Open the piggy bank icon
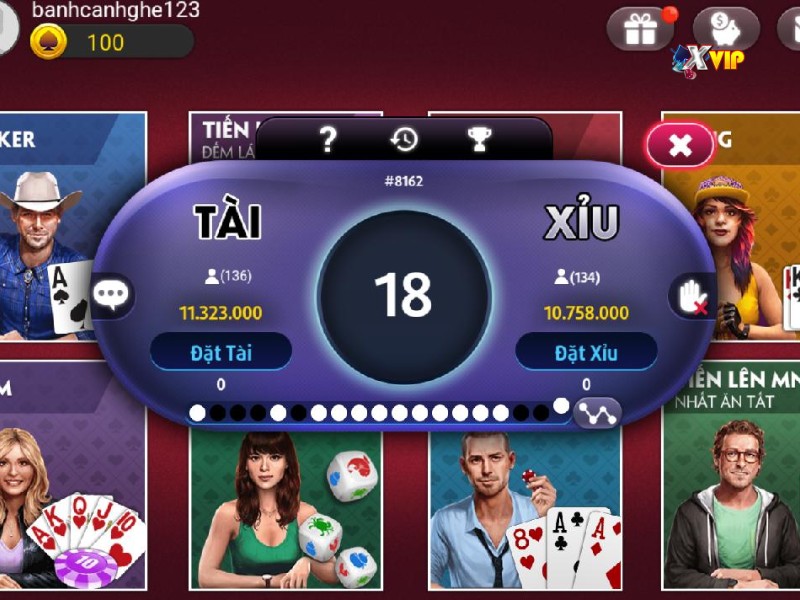This screenshot has height=600, width=800. 726,29
